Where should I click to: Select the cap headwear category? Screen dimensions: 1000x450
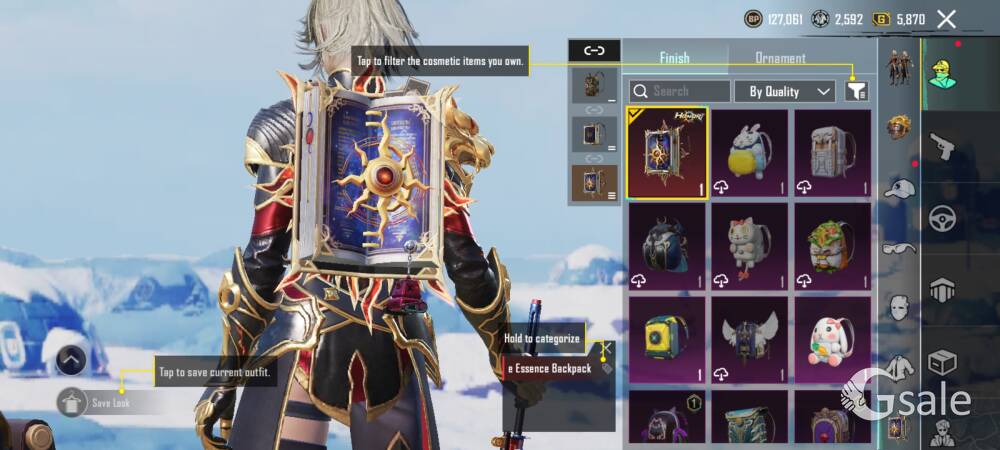pos(900,188)
